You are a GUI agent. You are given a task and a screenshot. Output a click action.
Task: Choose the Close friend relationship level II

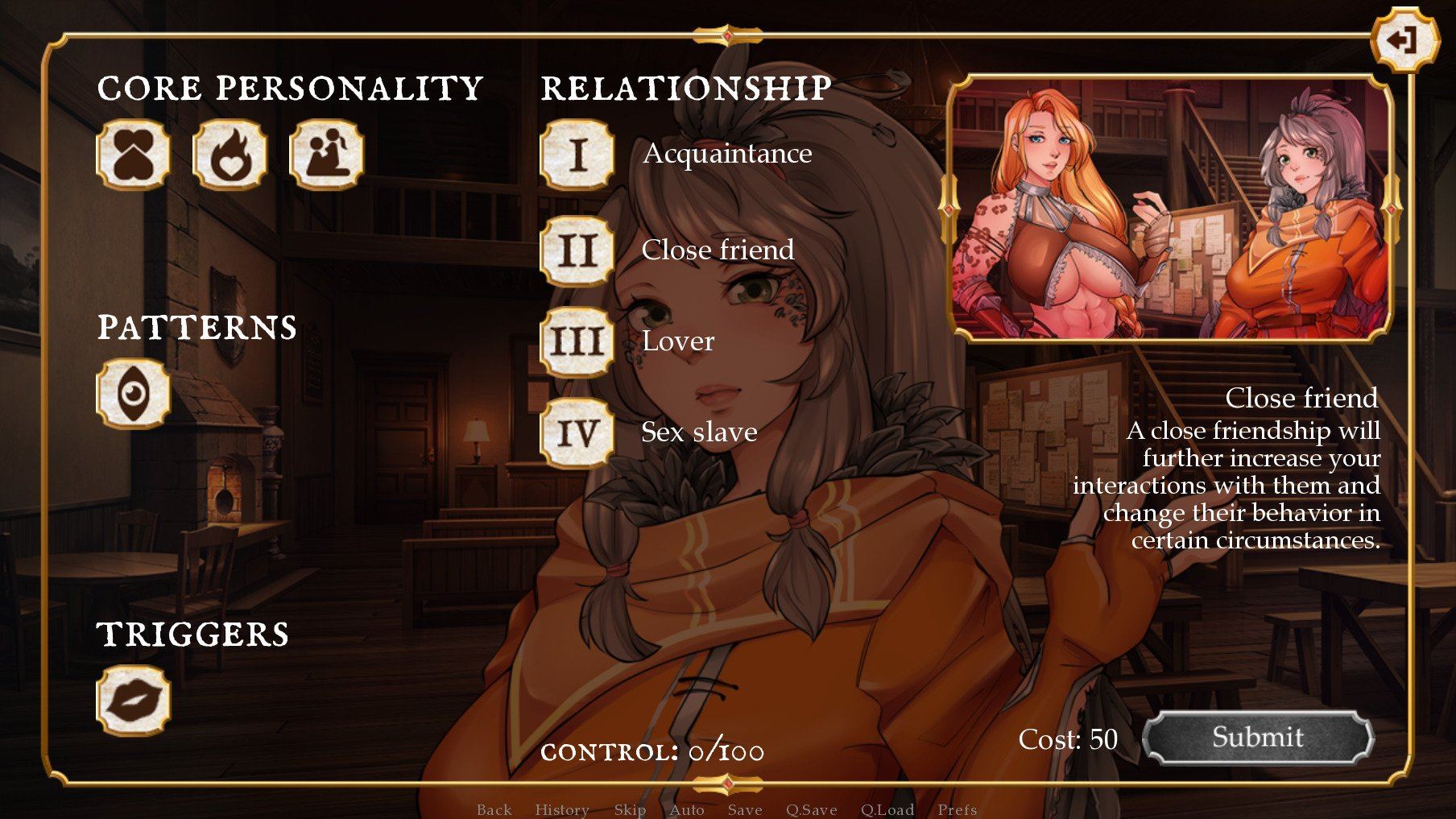pyautogui.click(x=577, y=250)
